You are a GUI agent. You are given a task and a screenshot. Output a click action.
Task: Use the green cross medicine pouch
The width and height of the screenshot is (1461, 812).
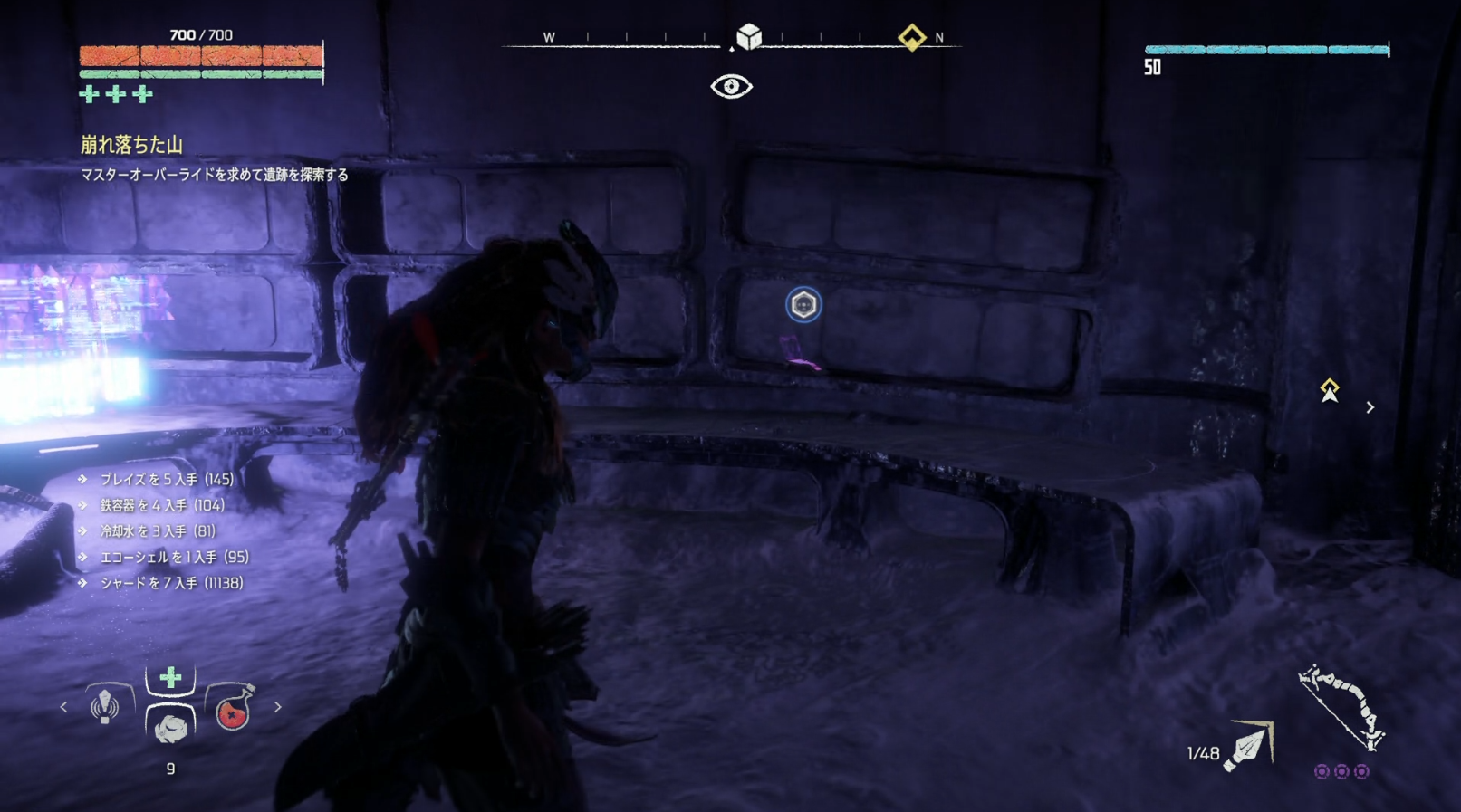pyautogui.click(x=170, y=678)
